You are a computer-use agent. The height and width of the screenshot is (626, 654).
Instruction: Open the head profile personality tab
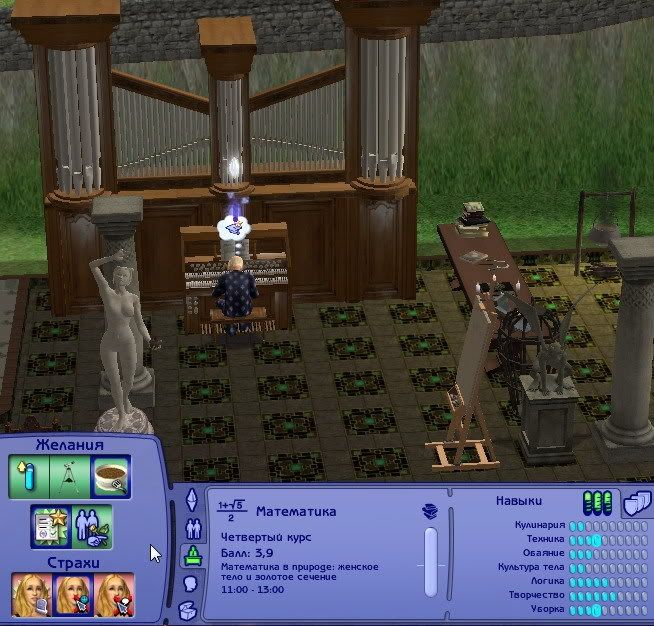click(190, 583)
